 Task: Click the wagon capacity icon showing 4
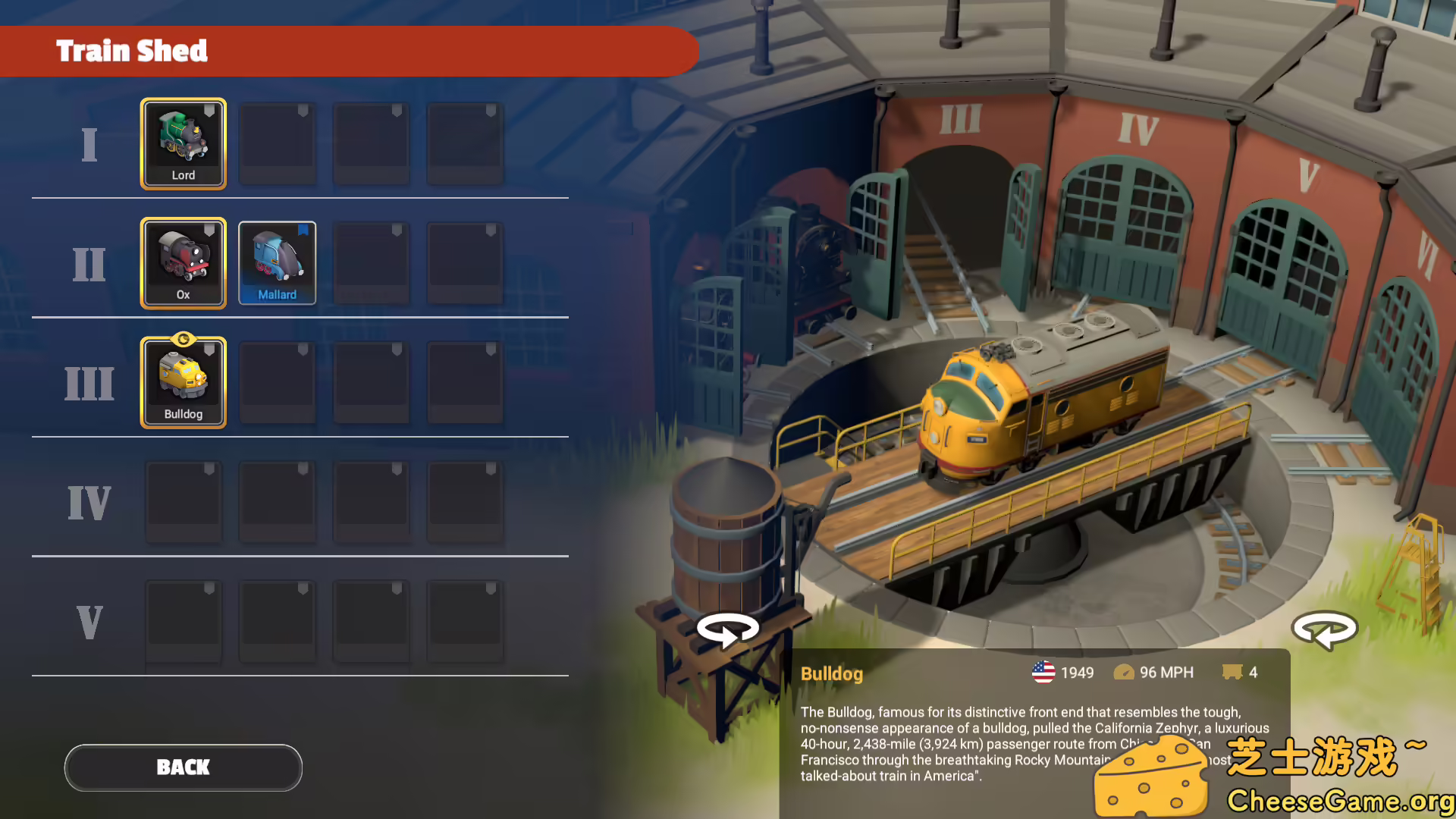pyautogui.click(x=1233, y=672)
